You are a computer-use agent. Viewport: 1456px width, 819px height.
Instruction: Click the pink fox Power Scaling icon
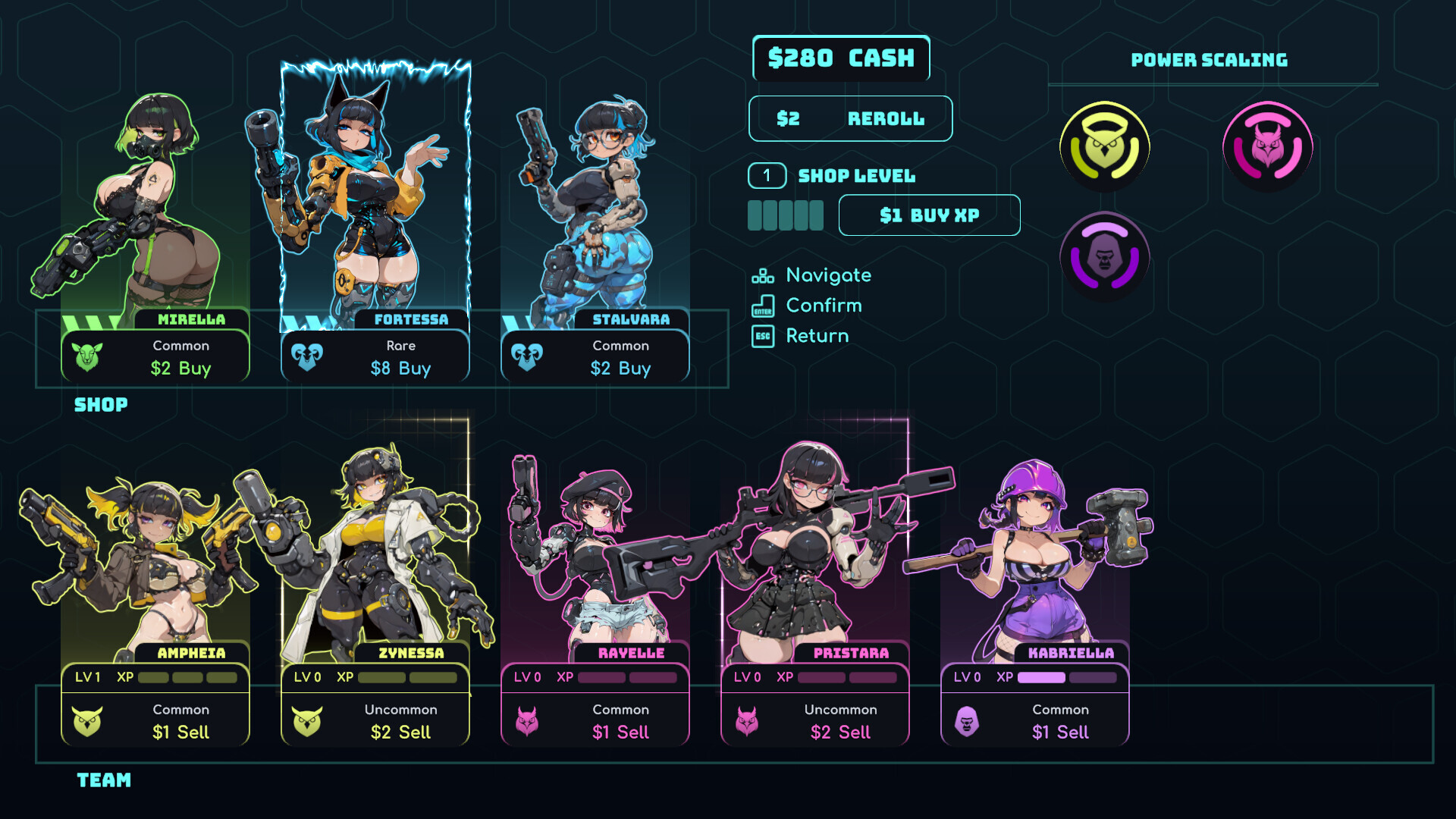tap(1267, 146)
